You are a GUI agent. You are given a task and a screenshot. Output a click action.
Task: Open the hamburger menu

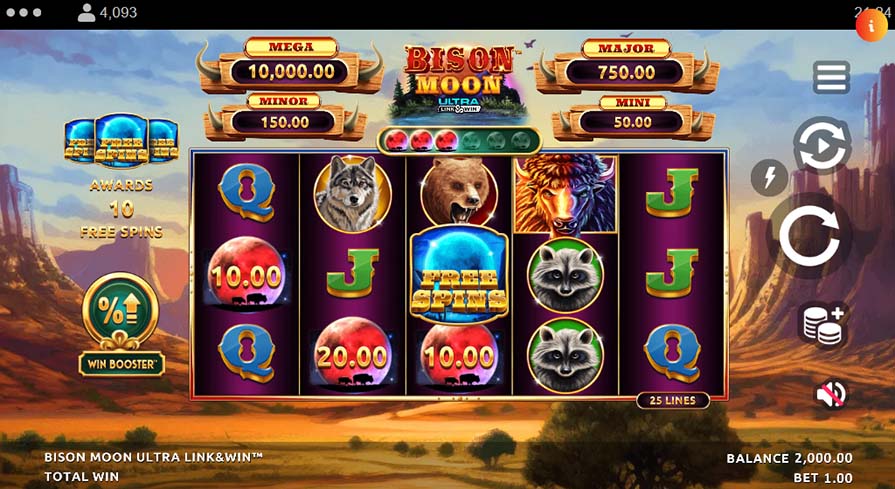point(831,77)
